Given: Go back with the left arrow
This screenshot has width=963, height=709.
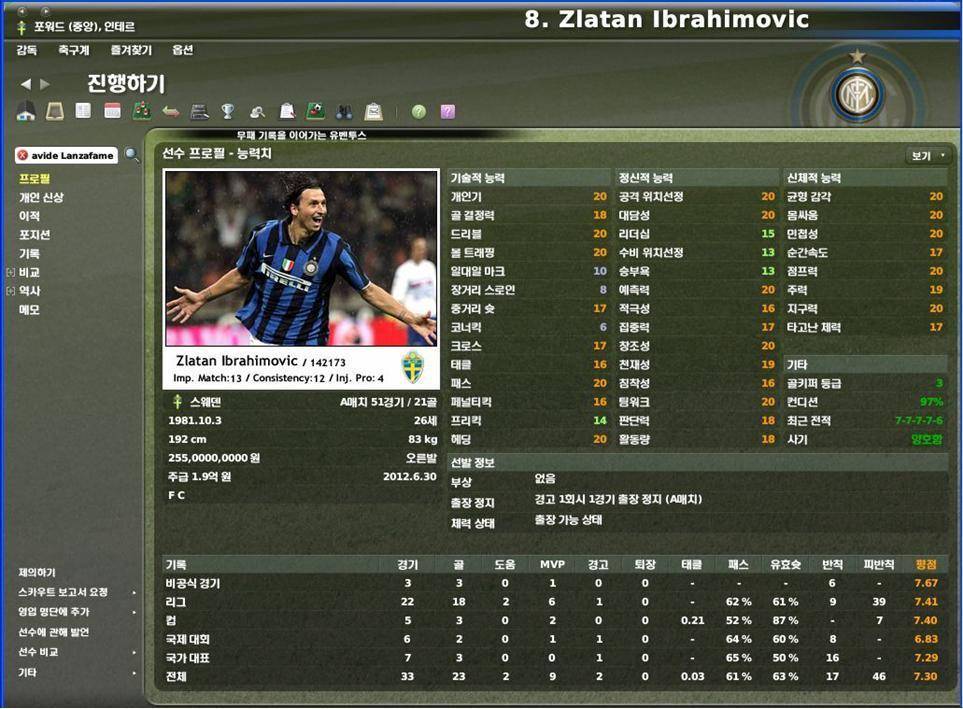Looking at the screenshot, I should [x=26, y=84].
